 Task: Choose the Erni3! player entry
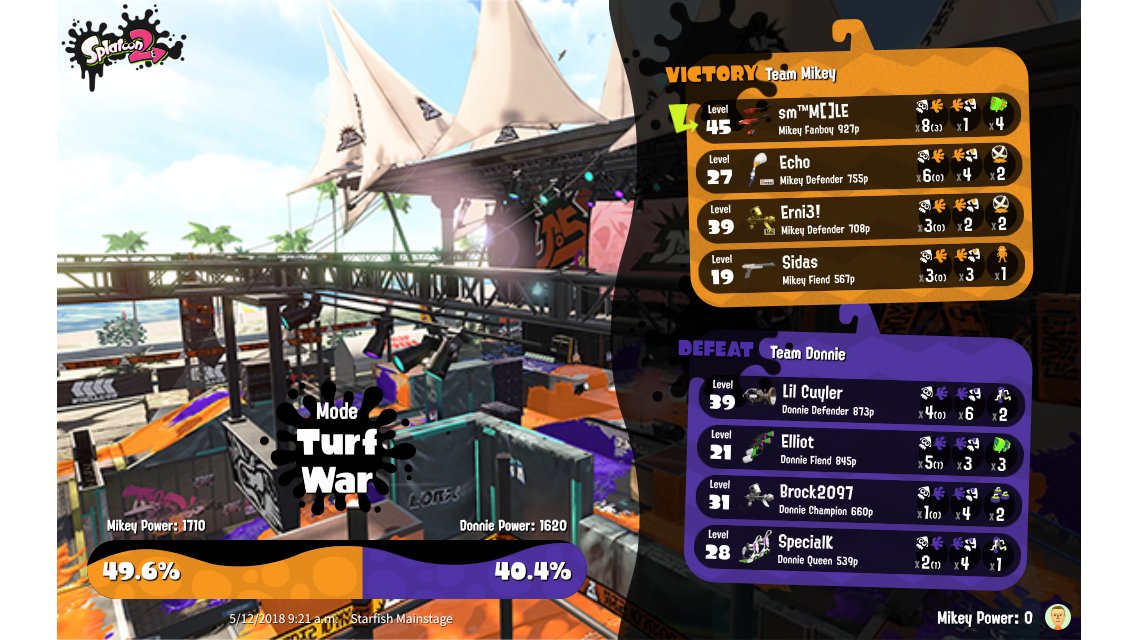coord(858,217)
